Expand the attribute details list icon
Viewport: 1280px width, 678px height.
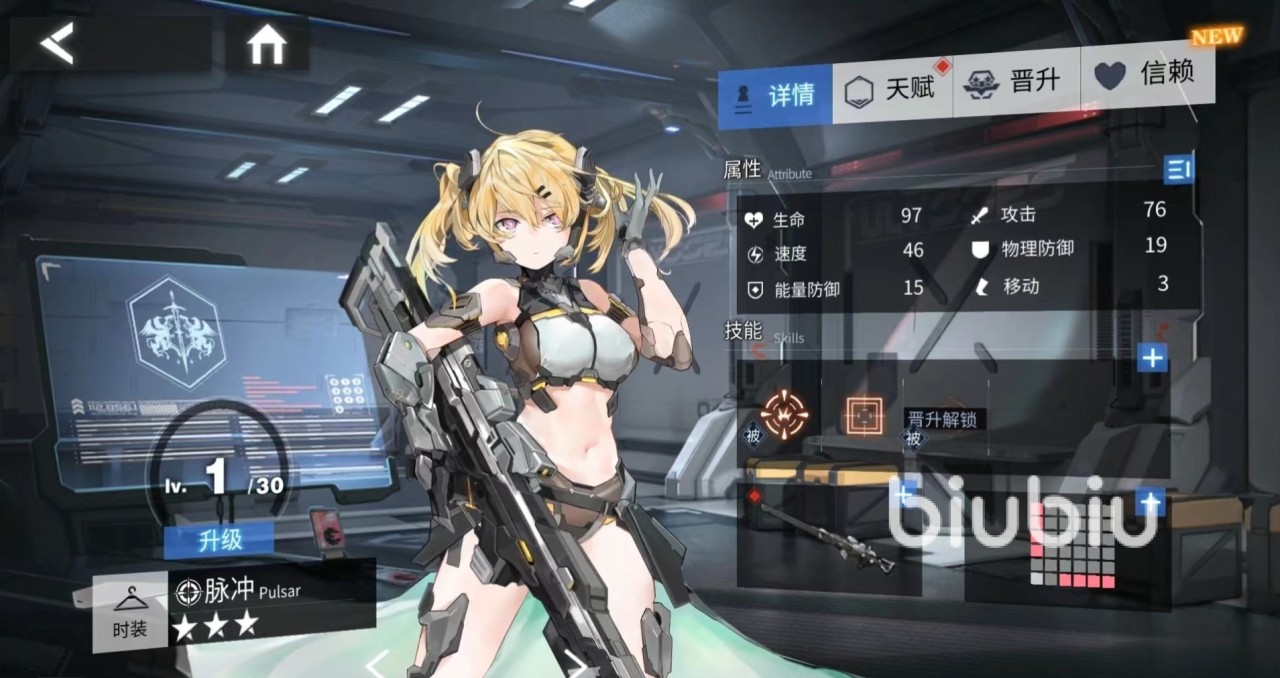click(1179, 170)
